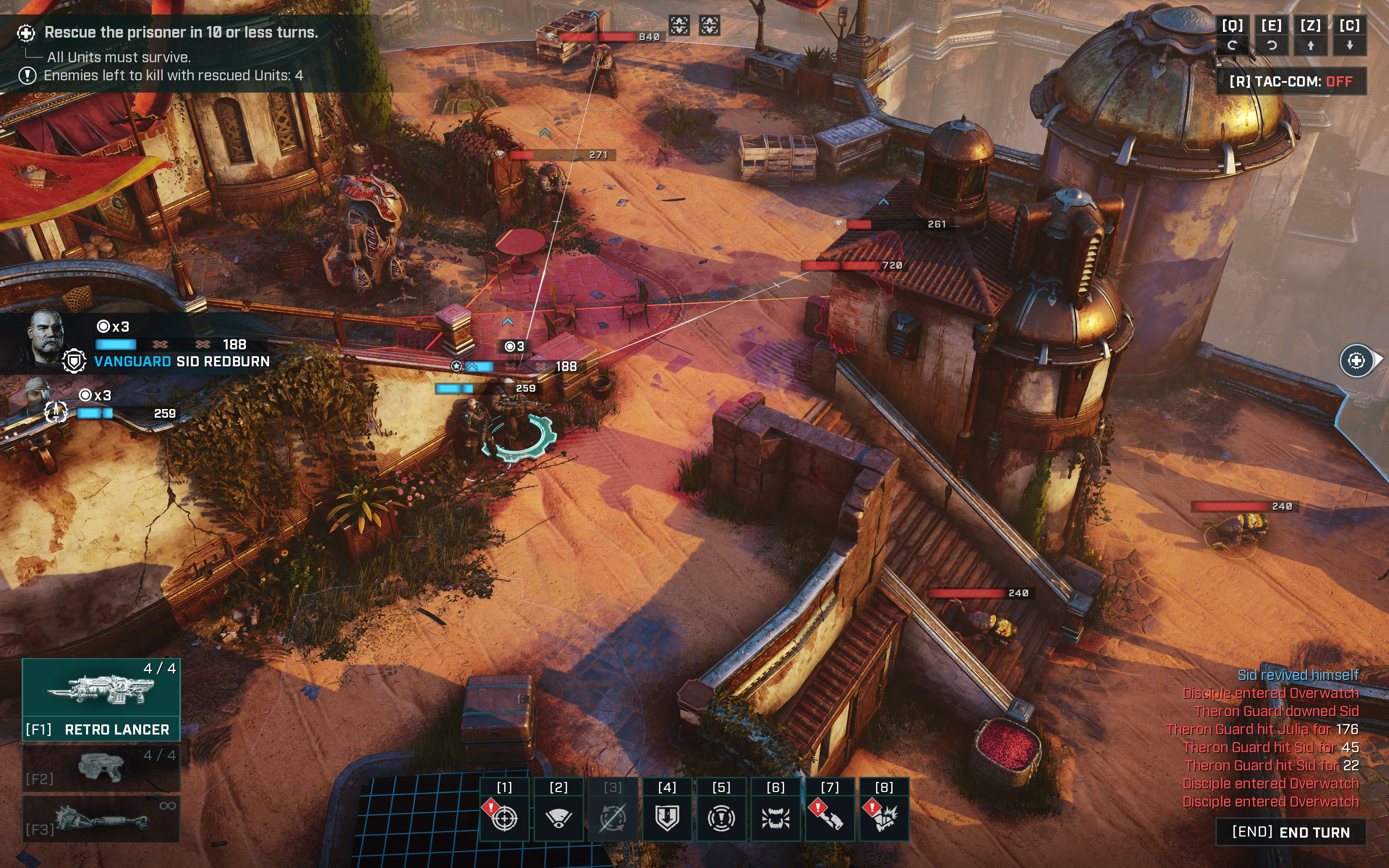
Task: Switch to the pistol weapon slot
Action: click(101, 767)
